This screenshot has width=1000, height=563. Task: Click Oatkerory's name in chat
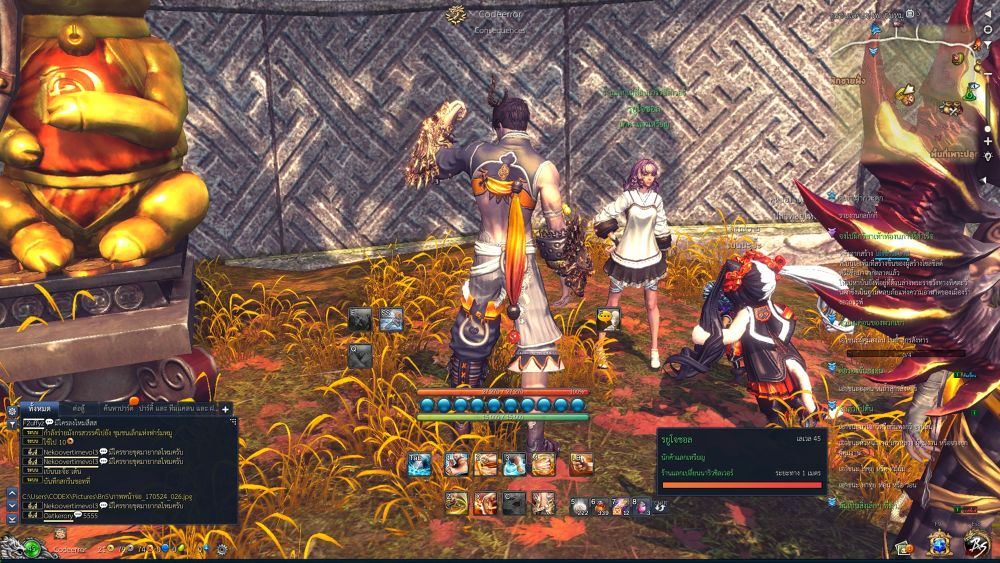61,516
